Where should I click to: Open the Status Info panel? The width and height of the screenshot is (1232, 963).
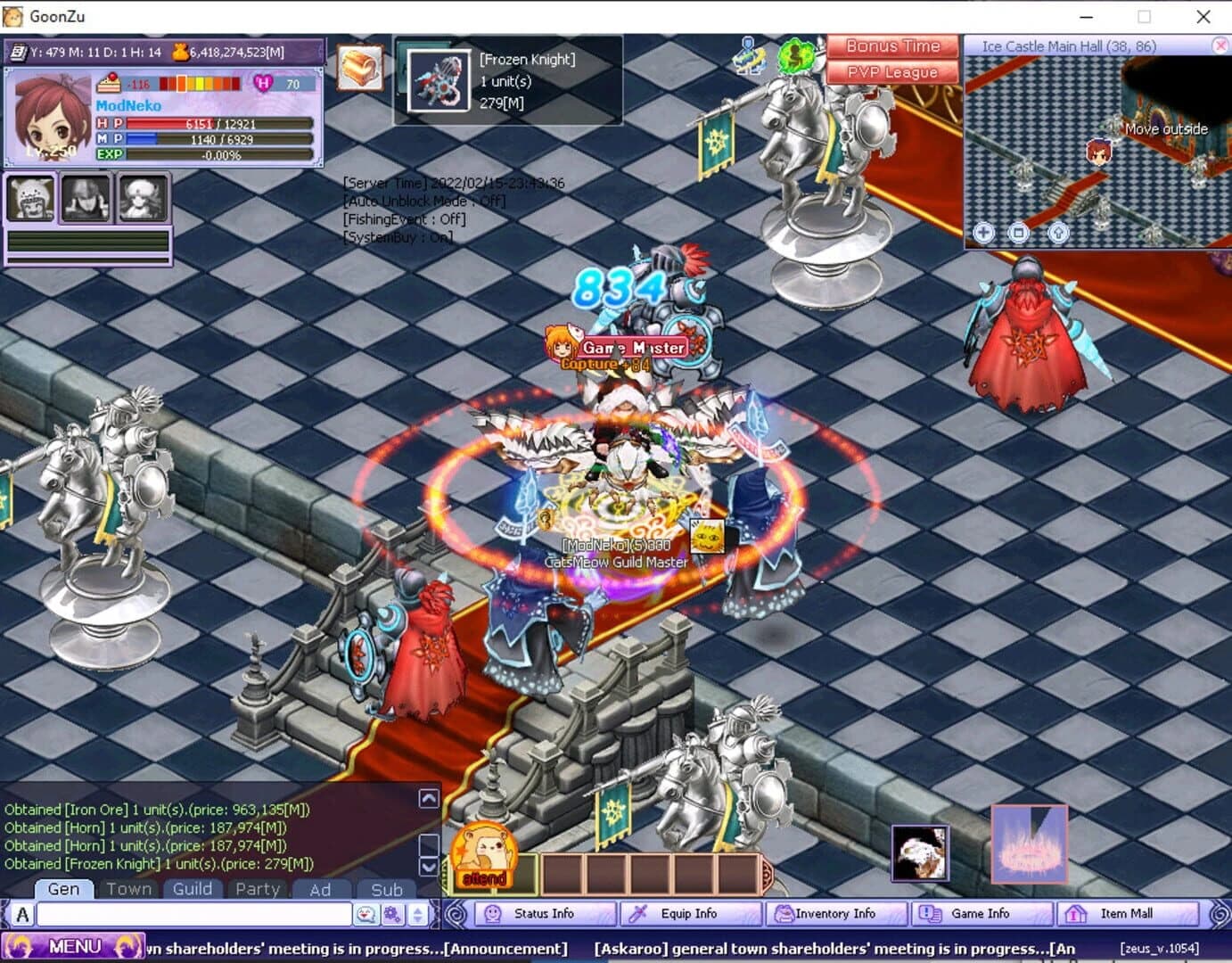(x=544, y=913)
